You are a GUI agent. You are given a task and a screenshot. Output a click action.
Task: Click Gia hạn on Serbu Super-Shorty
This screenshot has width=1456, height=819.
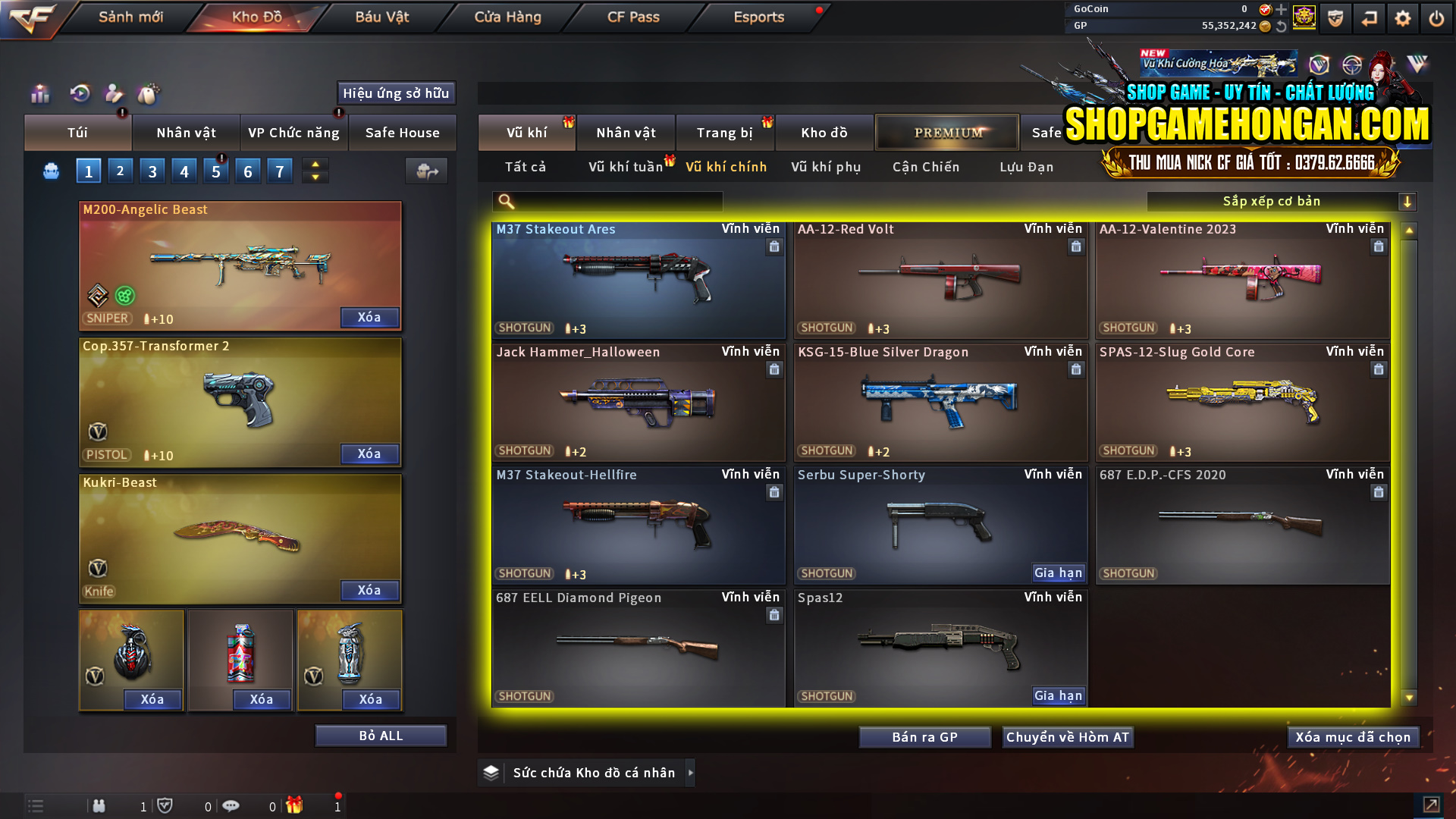[1058, 573]
